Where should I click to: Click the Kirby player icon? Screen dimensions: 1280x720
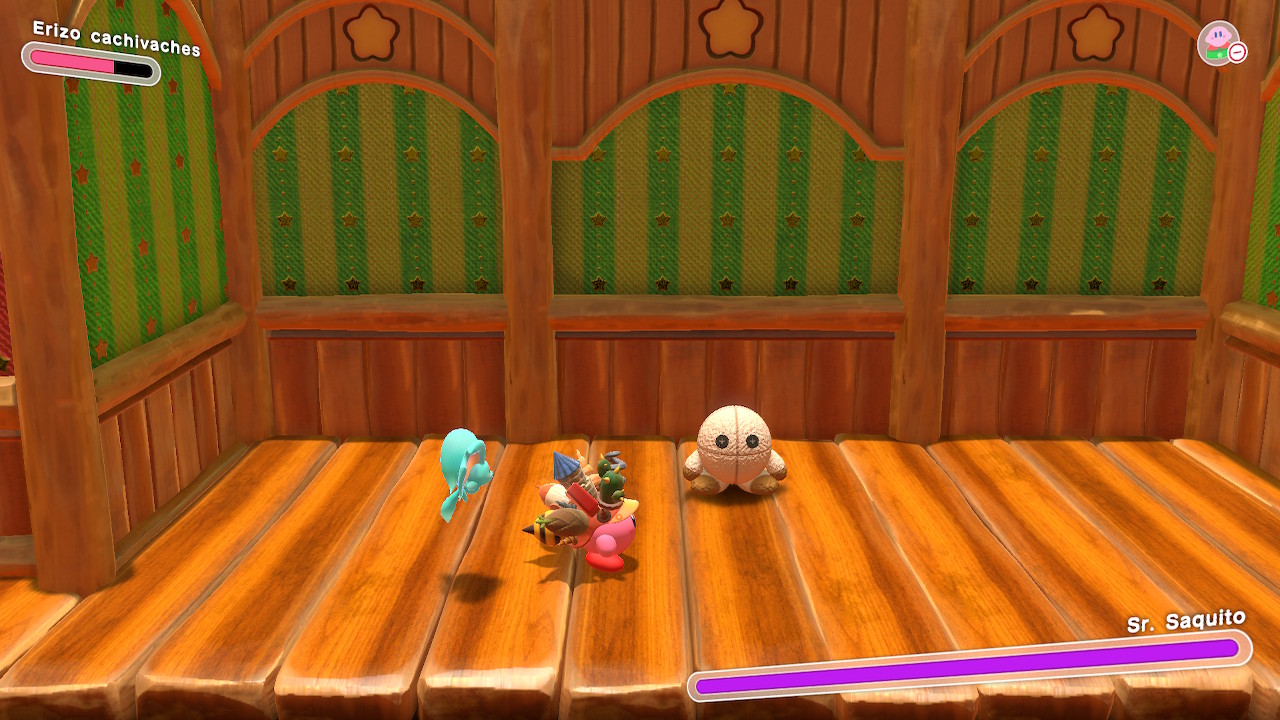(1217, 42)
